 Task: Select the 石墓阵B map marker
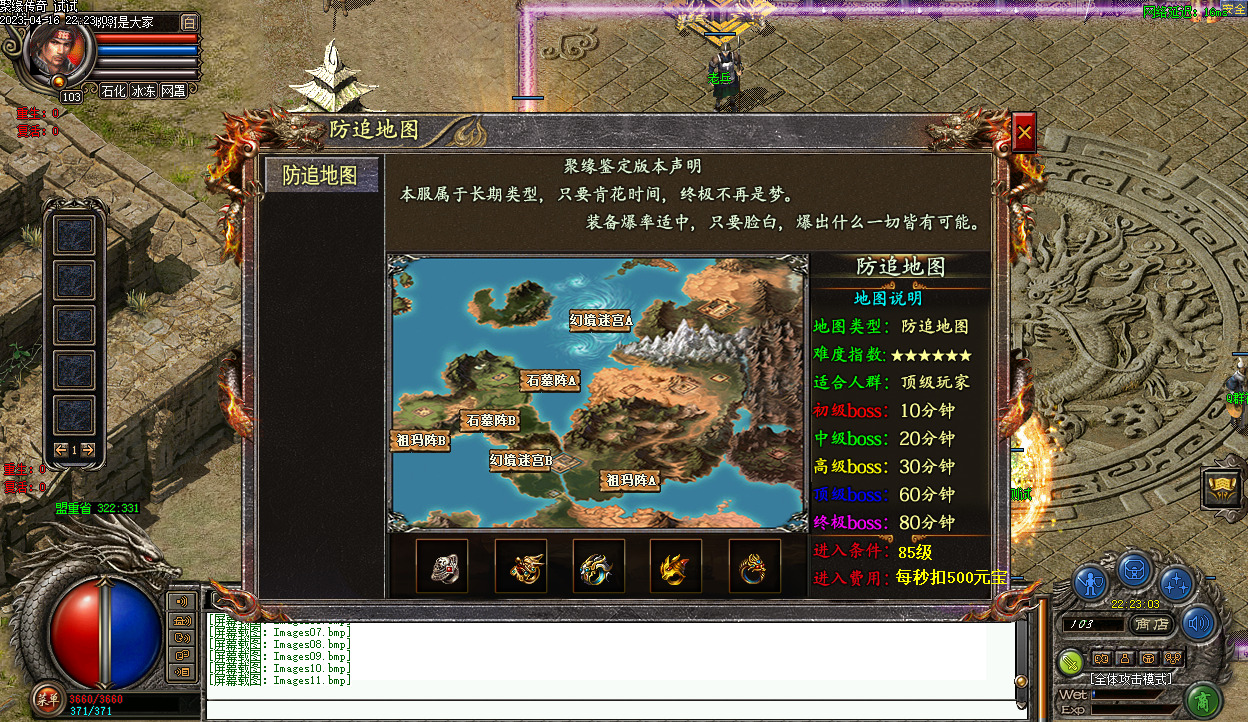pyautogui.click(x=491, y=421)
